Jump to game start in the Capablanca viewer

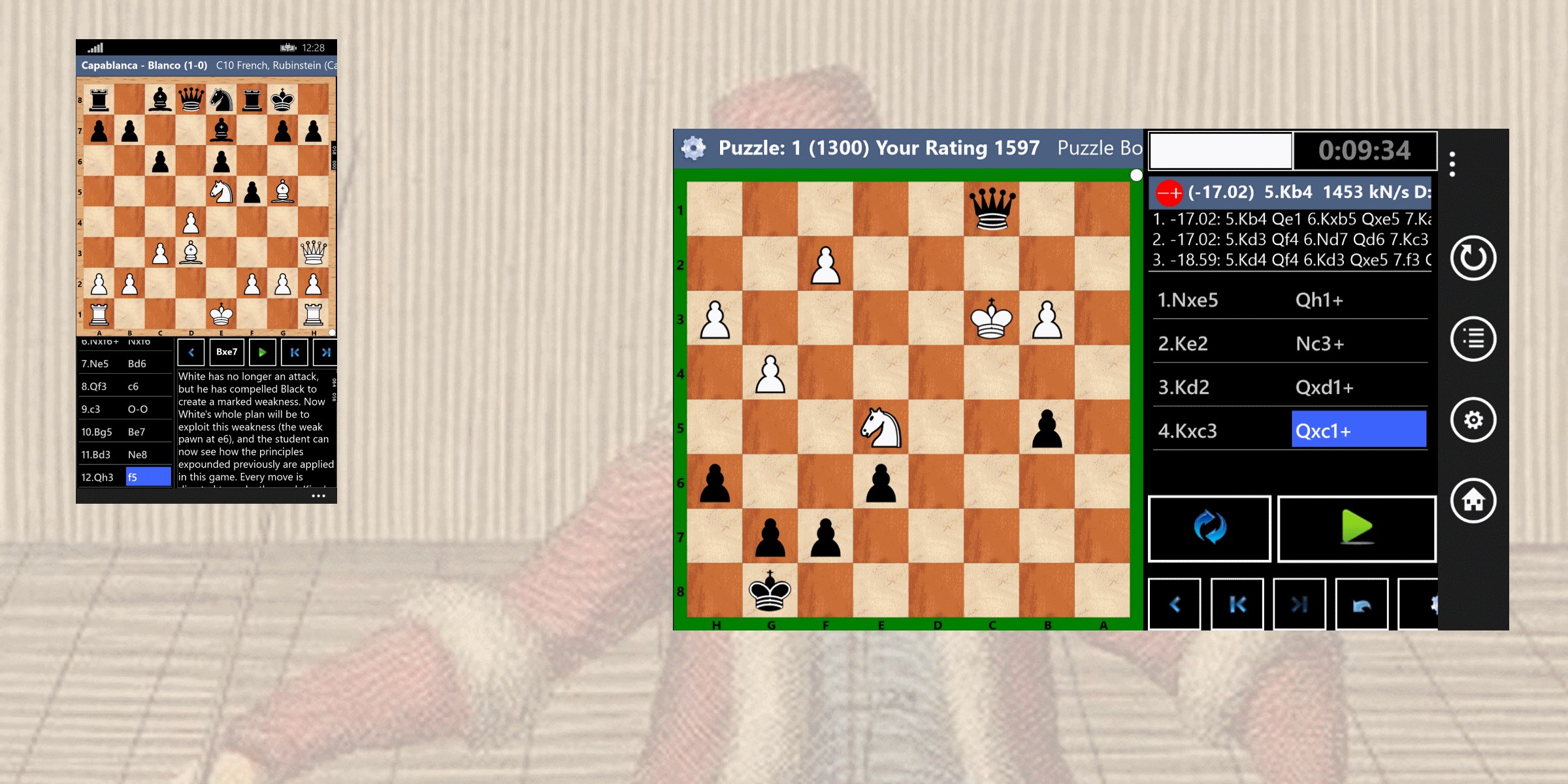pyautogui.click(x=295, y=352)
